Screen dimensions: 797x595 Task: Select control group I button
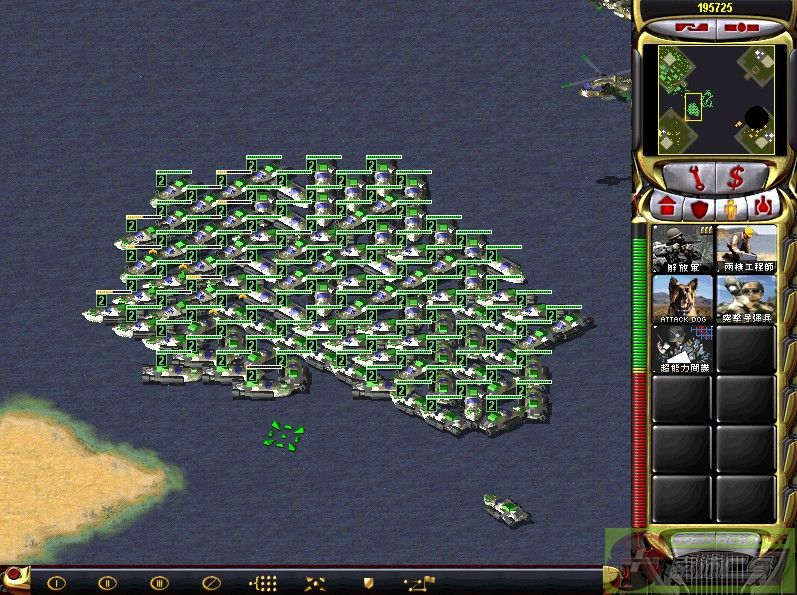56,582
